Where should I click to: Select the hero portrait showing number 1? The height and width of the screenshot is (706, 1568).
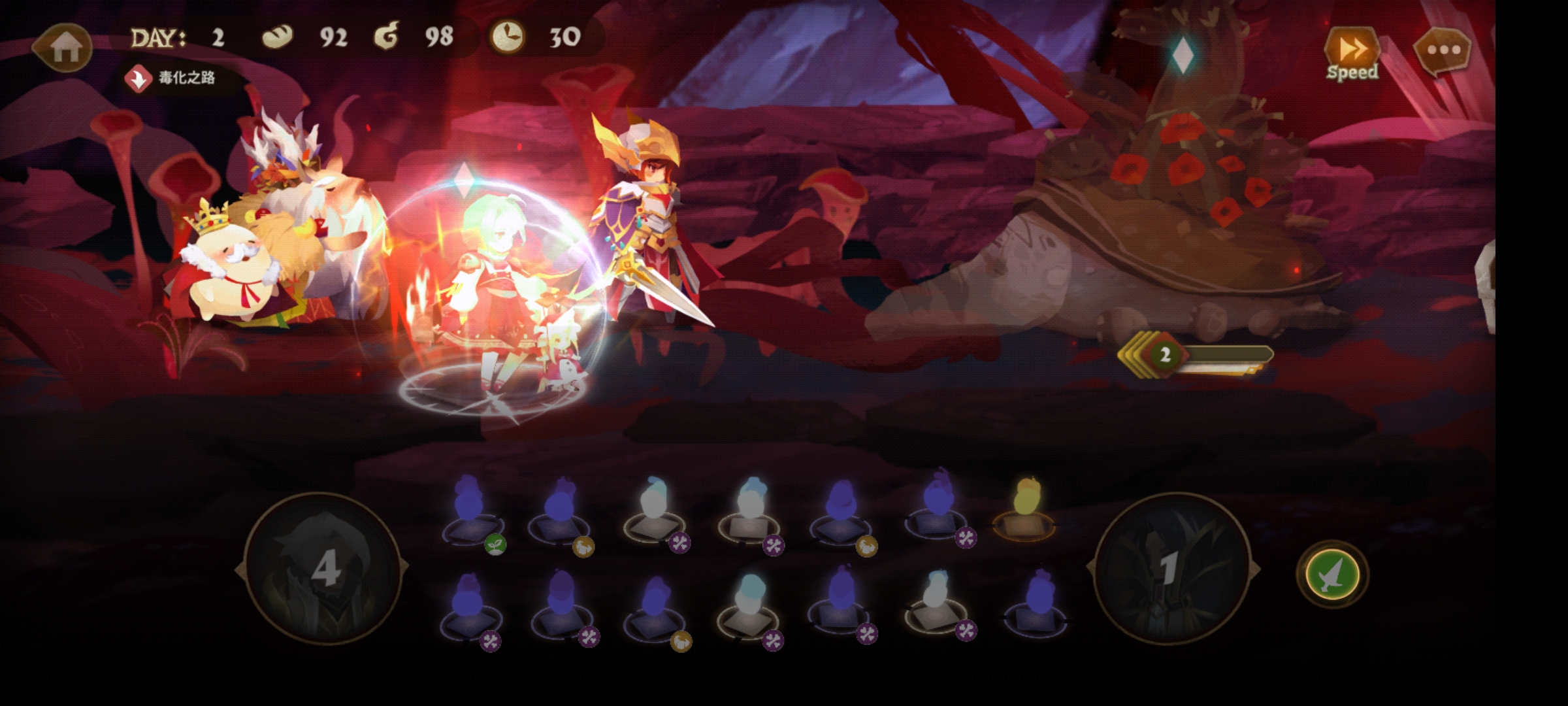click(1173, 569)
